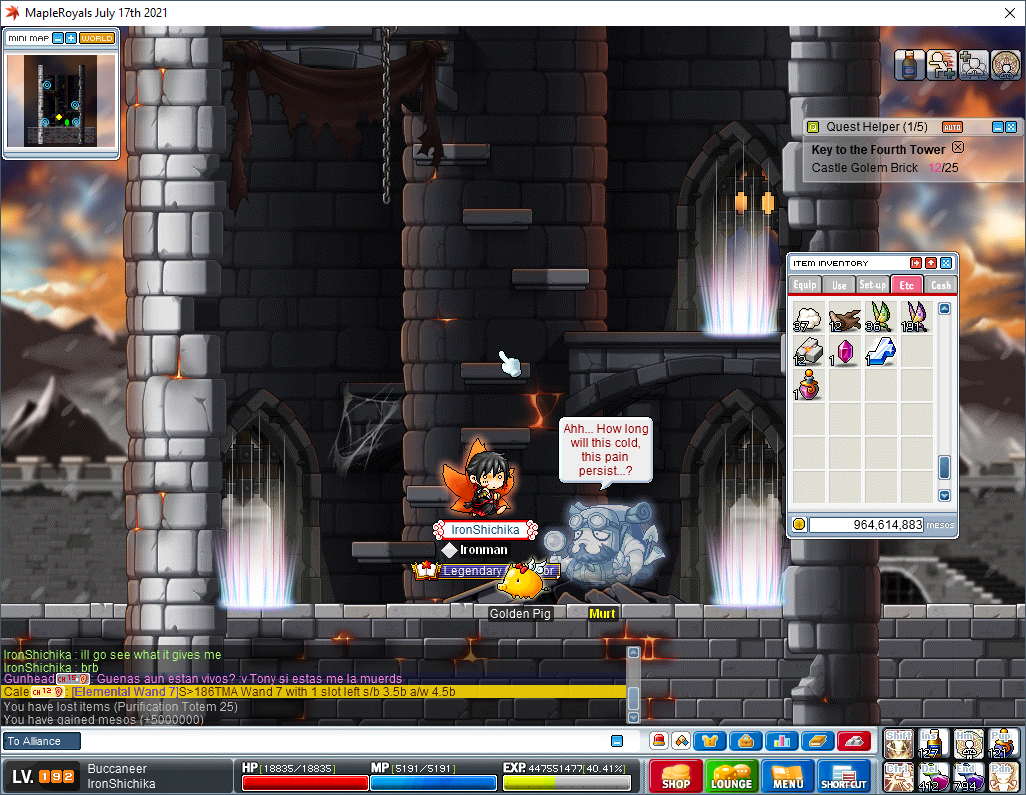Open the Lounge button
Image resolution: width=1026 pixels, height=795 pixels.
(x=731, y=776)
